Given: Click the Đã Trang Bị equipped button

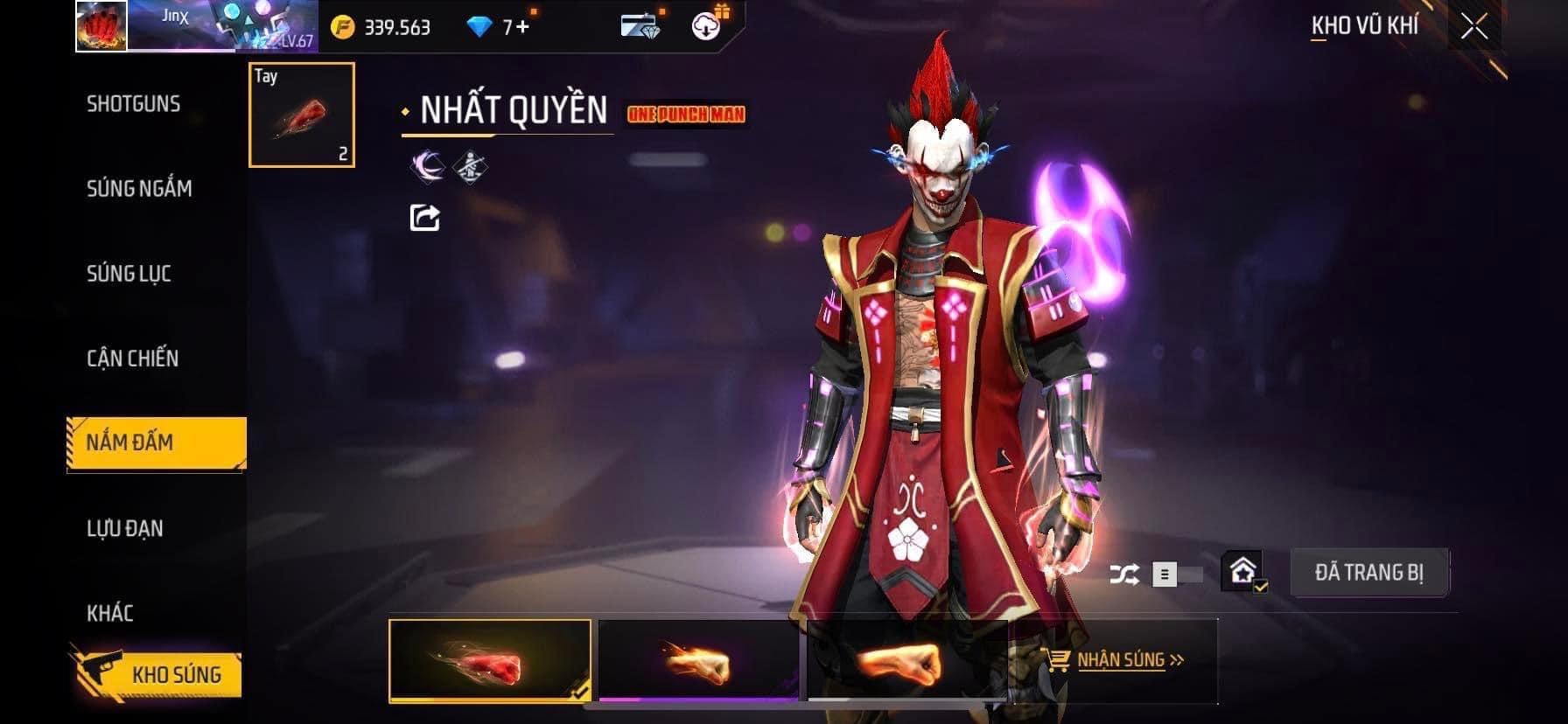Looking at the screenshot, I should tap(1368, 573).
